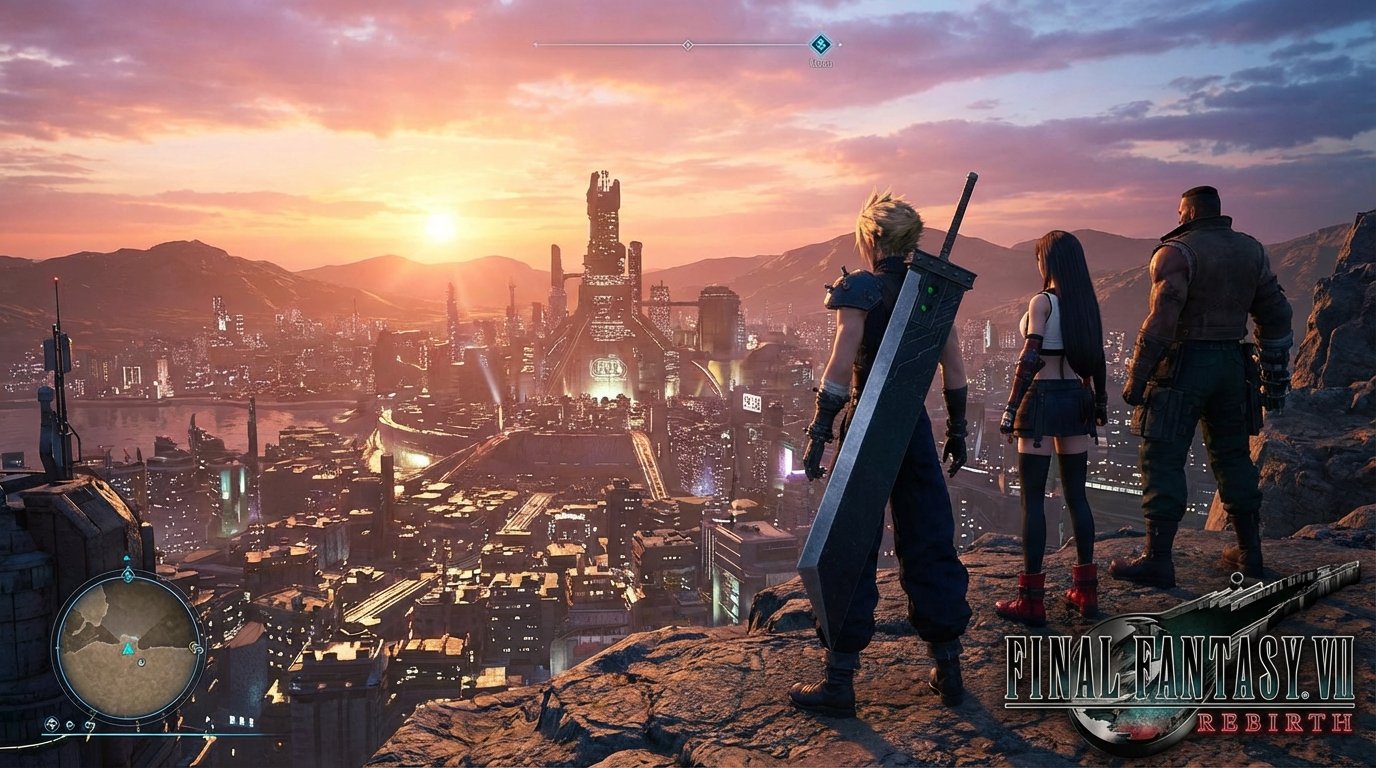Click the swirl icon on the minimap's right edge
The image size is (1376, 768).
[196, 648]
